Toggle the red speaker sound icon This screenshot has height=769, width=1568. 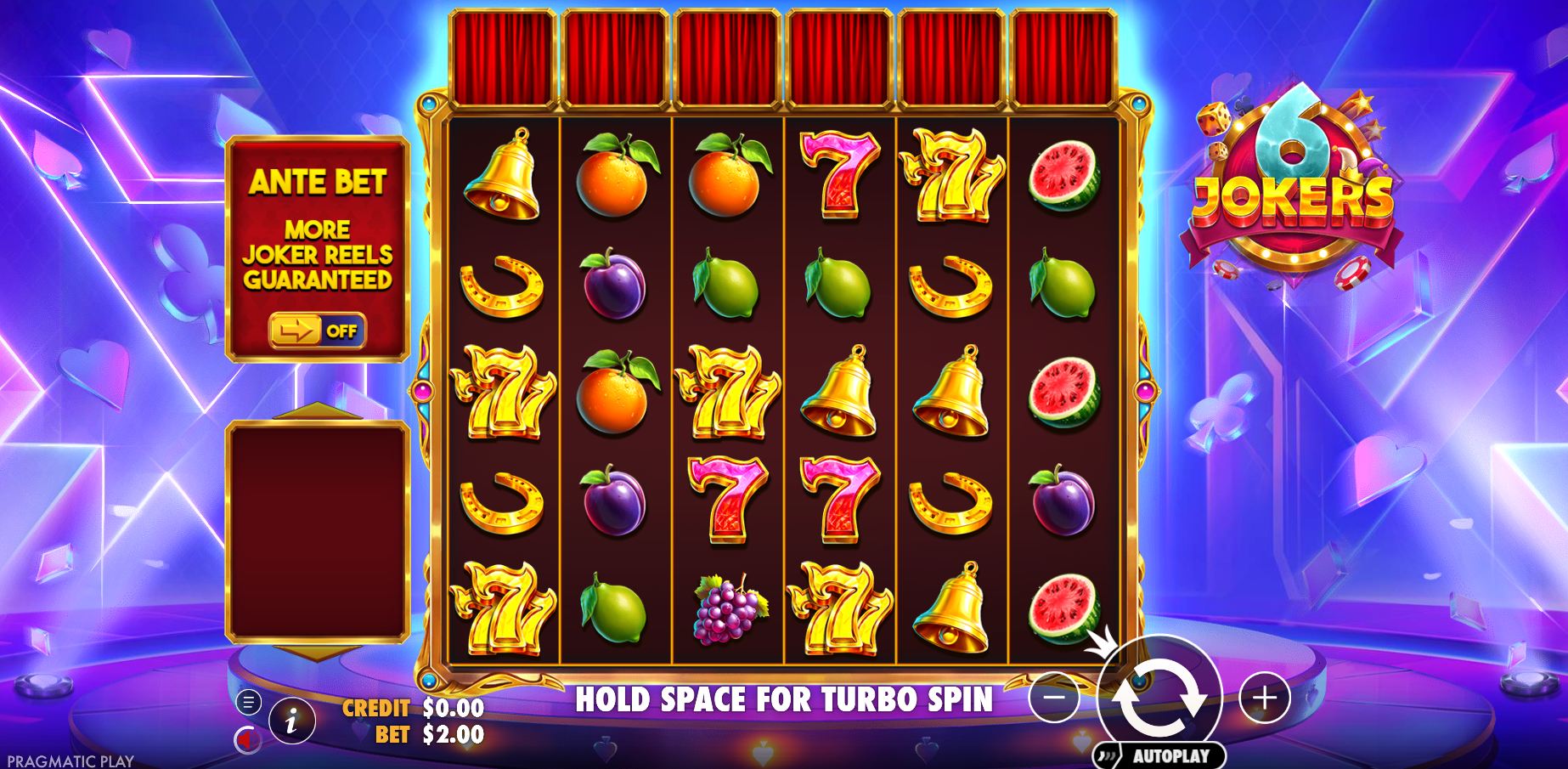[247, 741]
